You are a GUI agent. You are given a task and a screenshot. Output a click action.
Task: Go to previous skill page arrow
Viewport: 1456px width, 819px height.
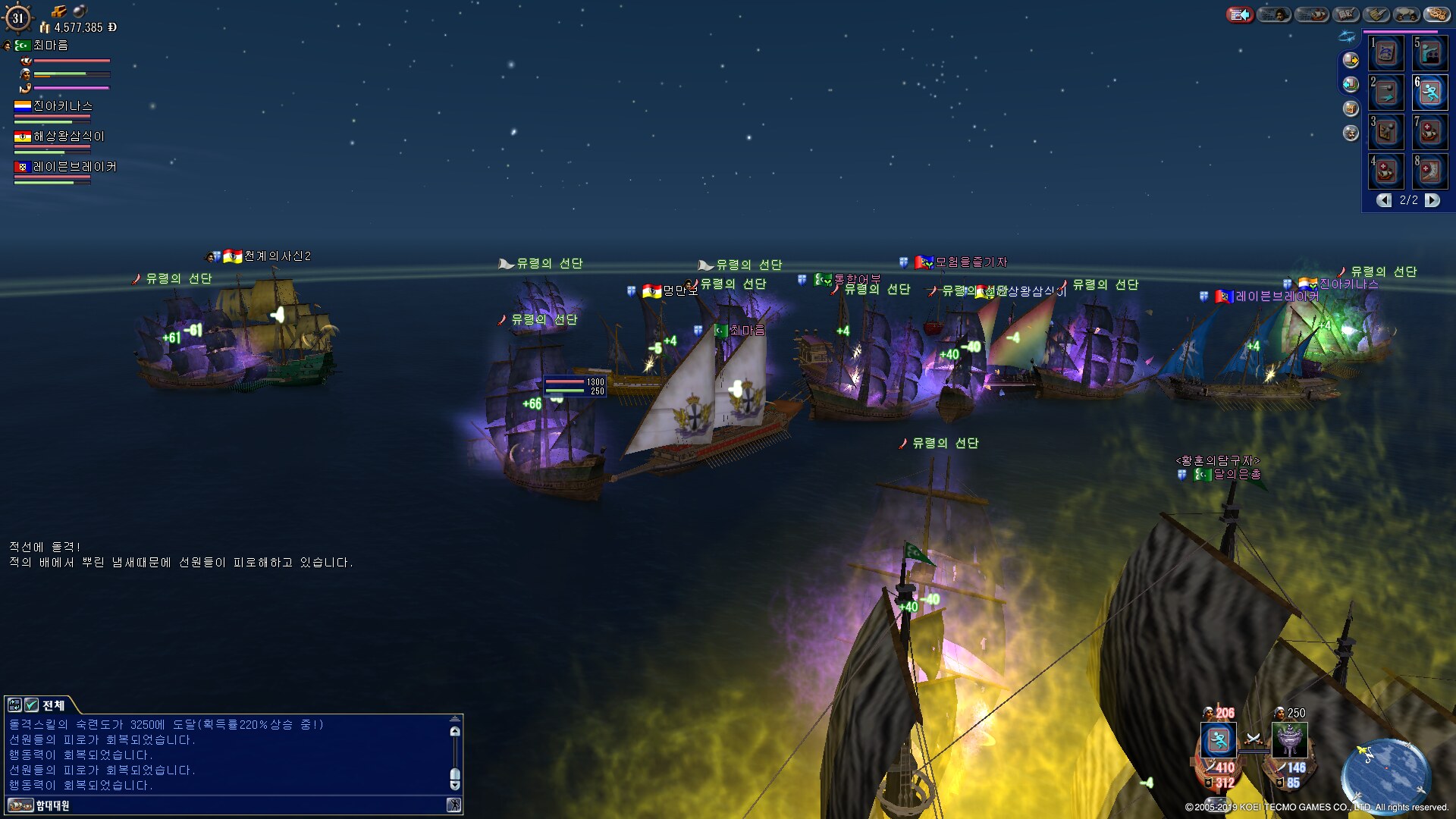[1384, 200]
